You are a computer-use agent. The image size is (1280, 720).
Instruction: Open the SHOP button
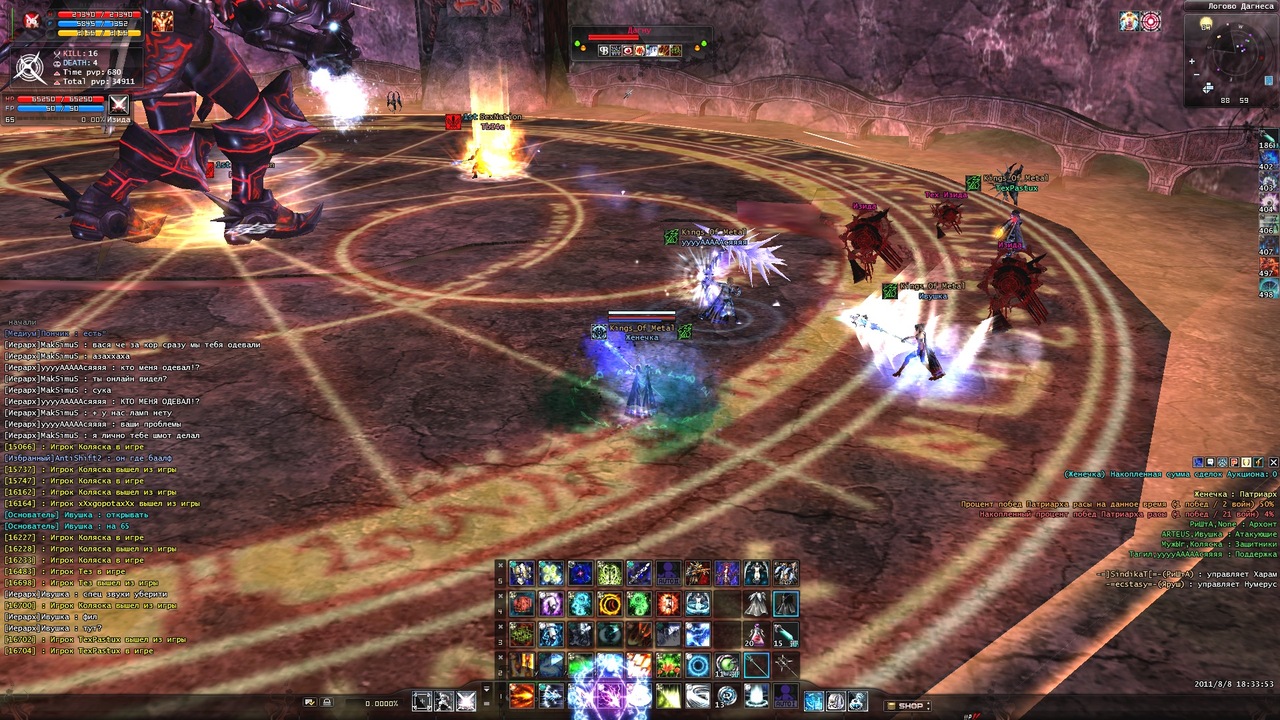tap(910, 705)
